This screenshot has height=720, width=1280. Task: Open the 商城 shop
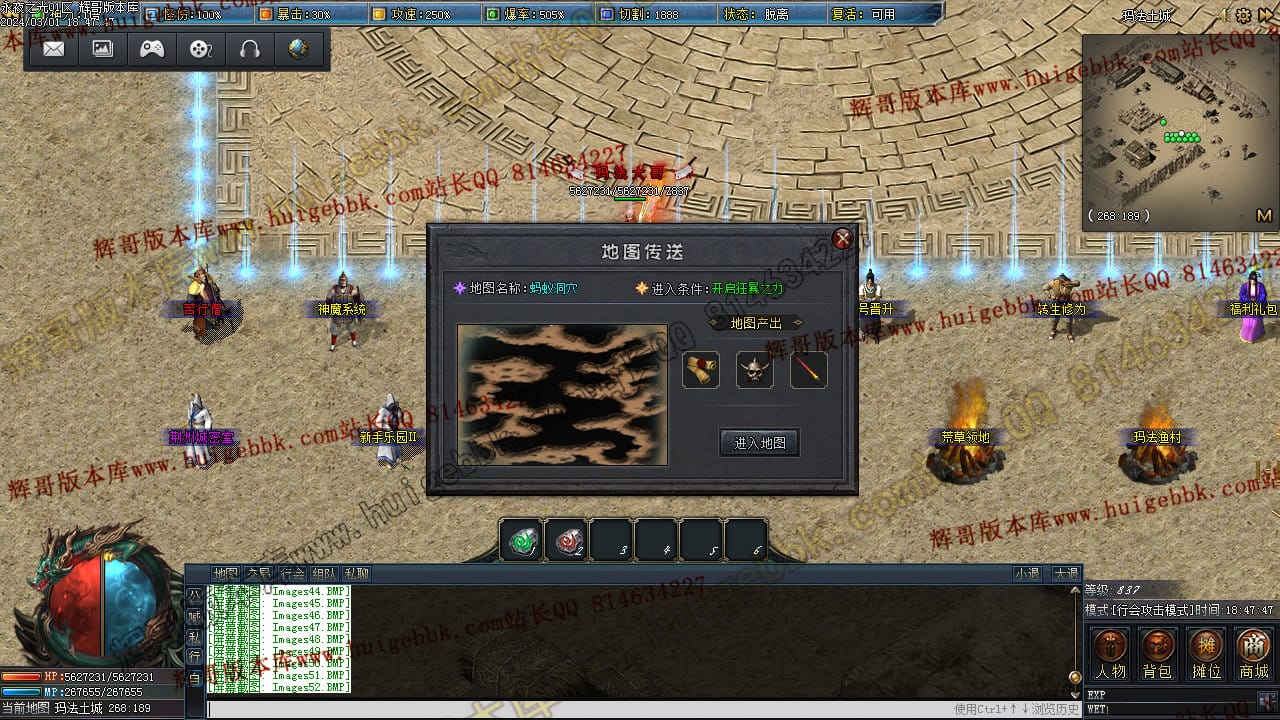1254,654
